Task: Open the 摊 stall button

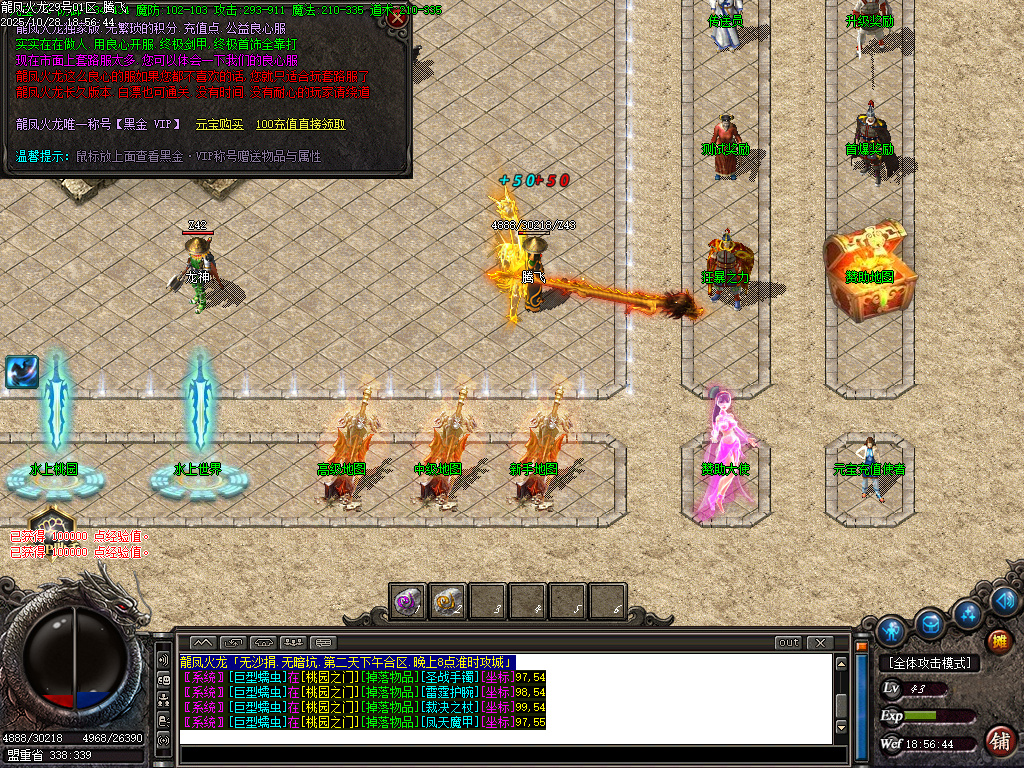Action: pos(999,641)
